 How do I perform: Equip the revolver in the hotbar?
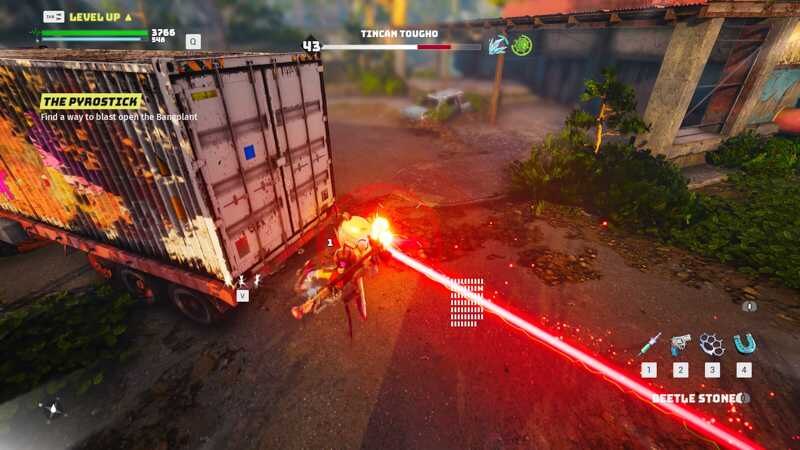[x=681, y=345]
